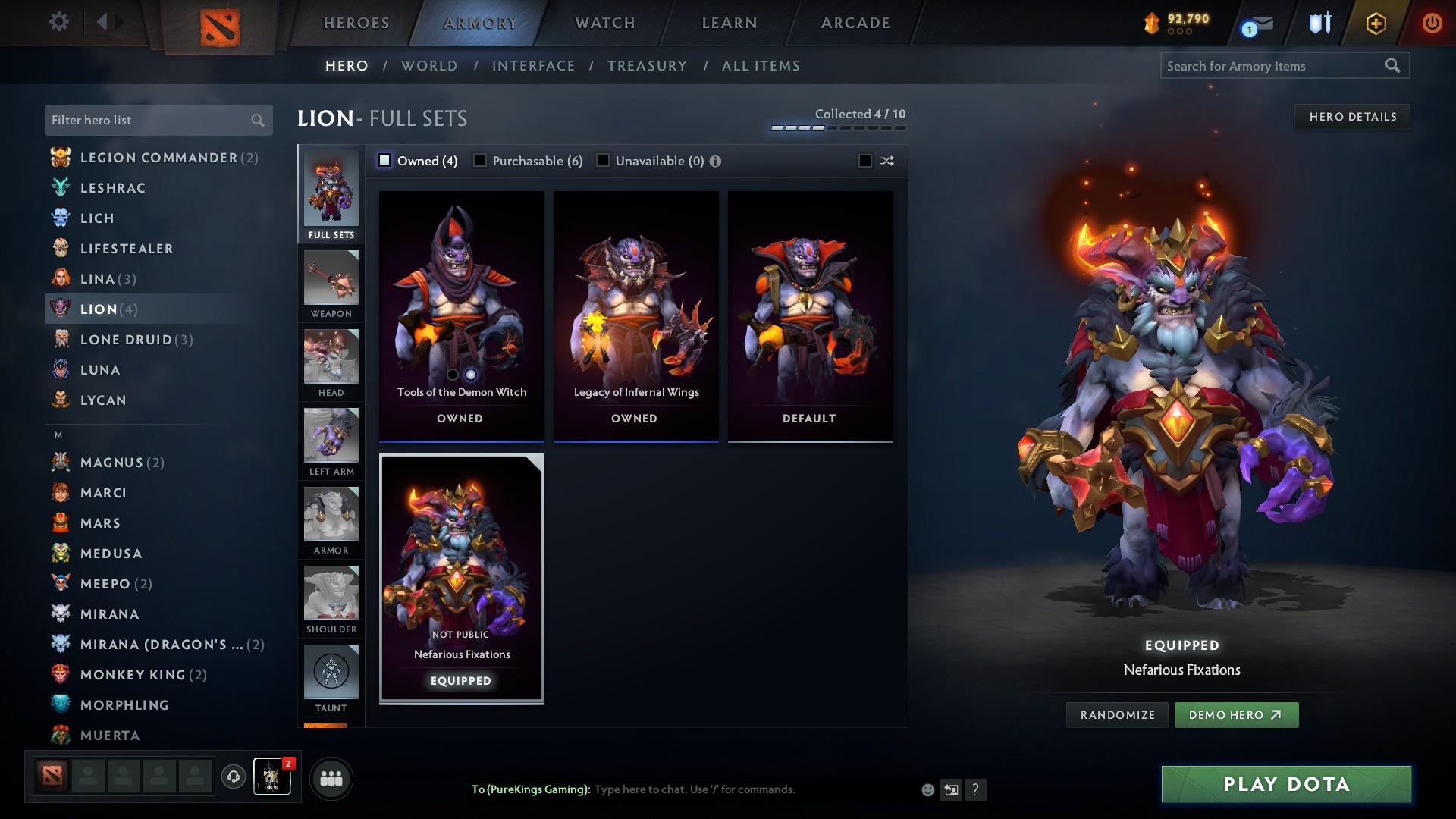
Task: Click the gold plus hexagon icon
Action: [x=1375, y=22]
